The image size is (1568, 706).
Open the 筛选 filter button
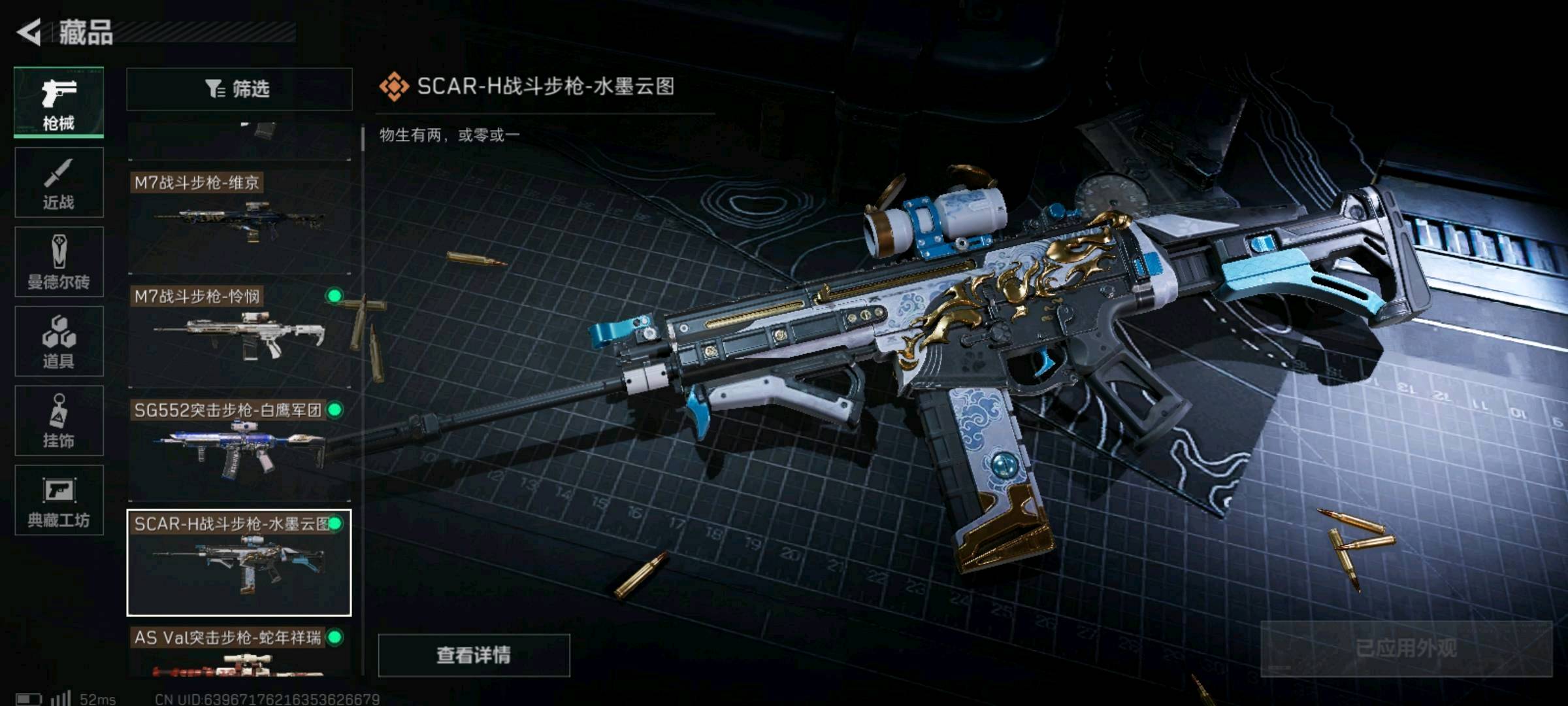click(x=238, y=89)
